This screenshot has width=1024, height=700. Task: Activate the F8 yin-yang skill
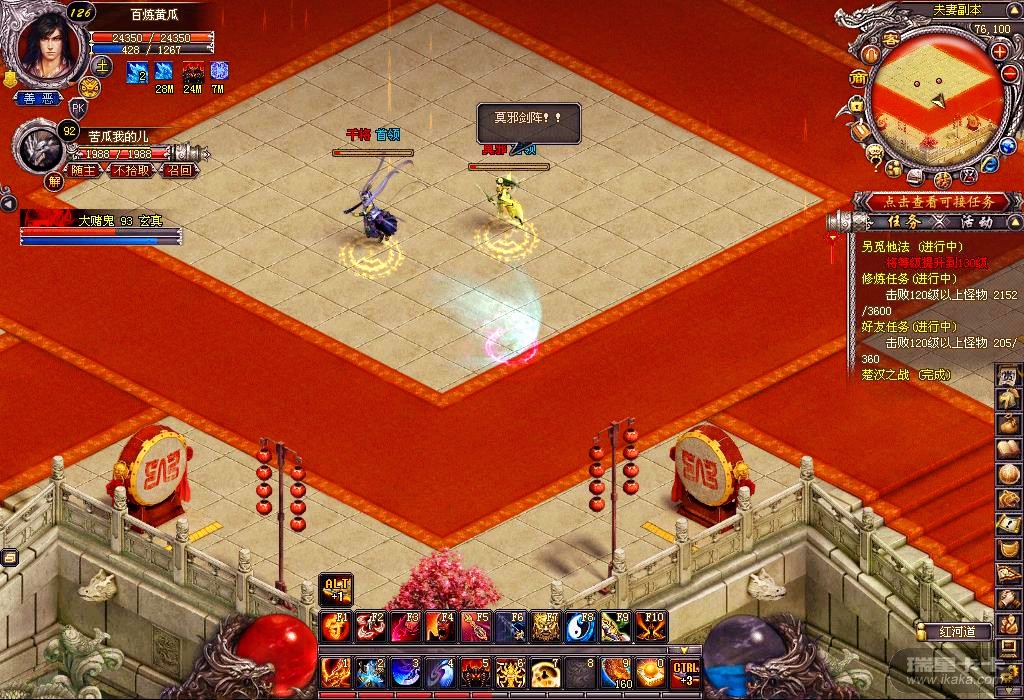pos(580,627)
